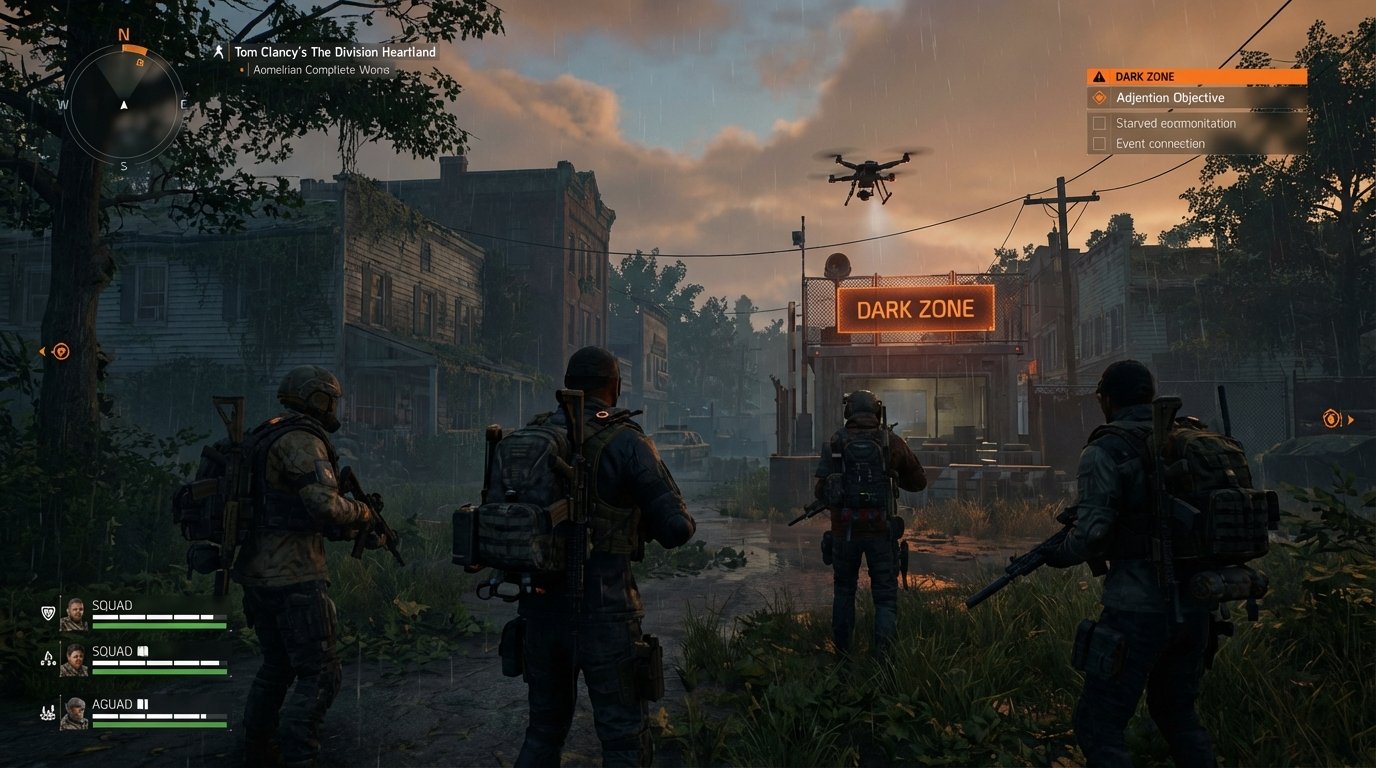
Task: Click the left edge waypoint arrow icon
Action: 42,351
